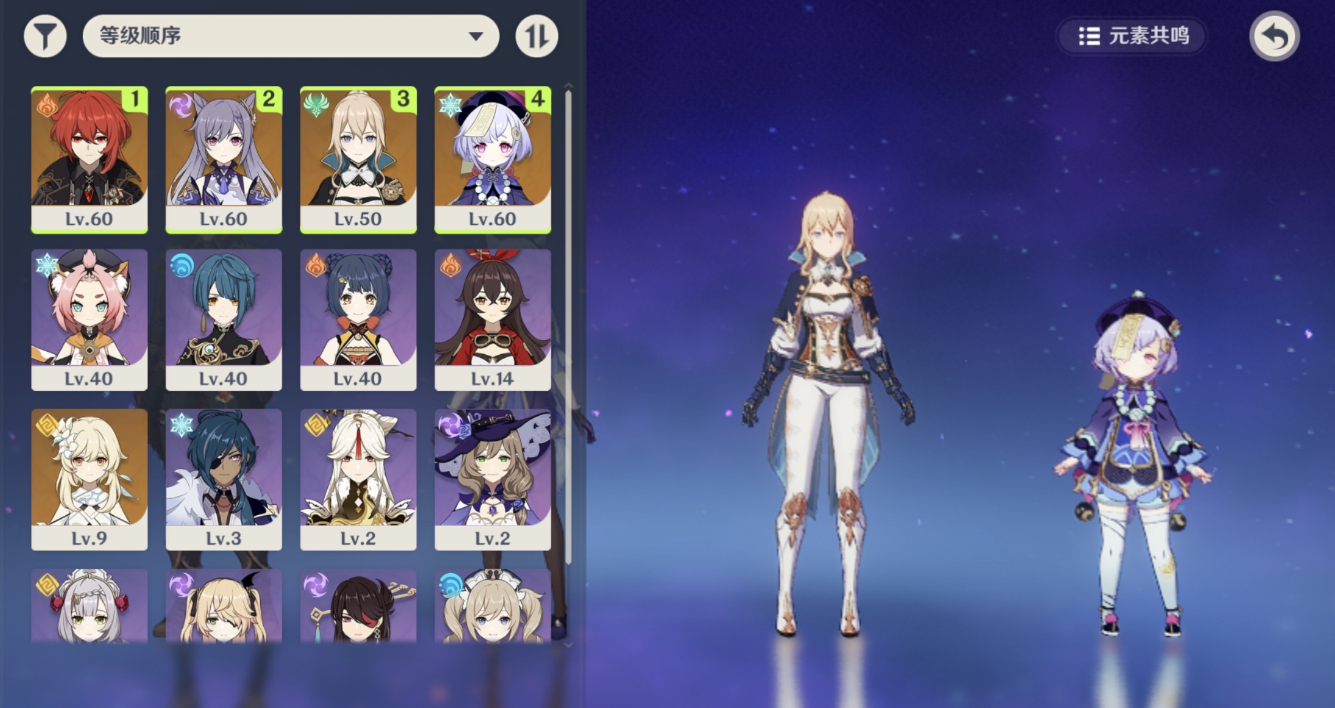Choose Kaeya's Lv.3 portrait
The image size is (1335, 708).
[224, 479]
